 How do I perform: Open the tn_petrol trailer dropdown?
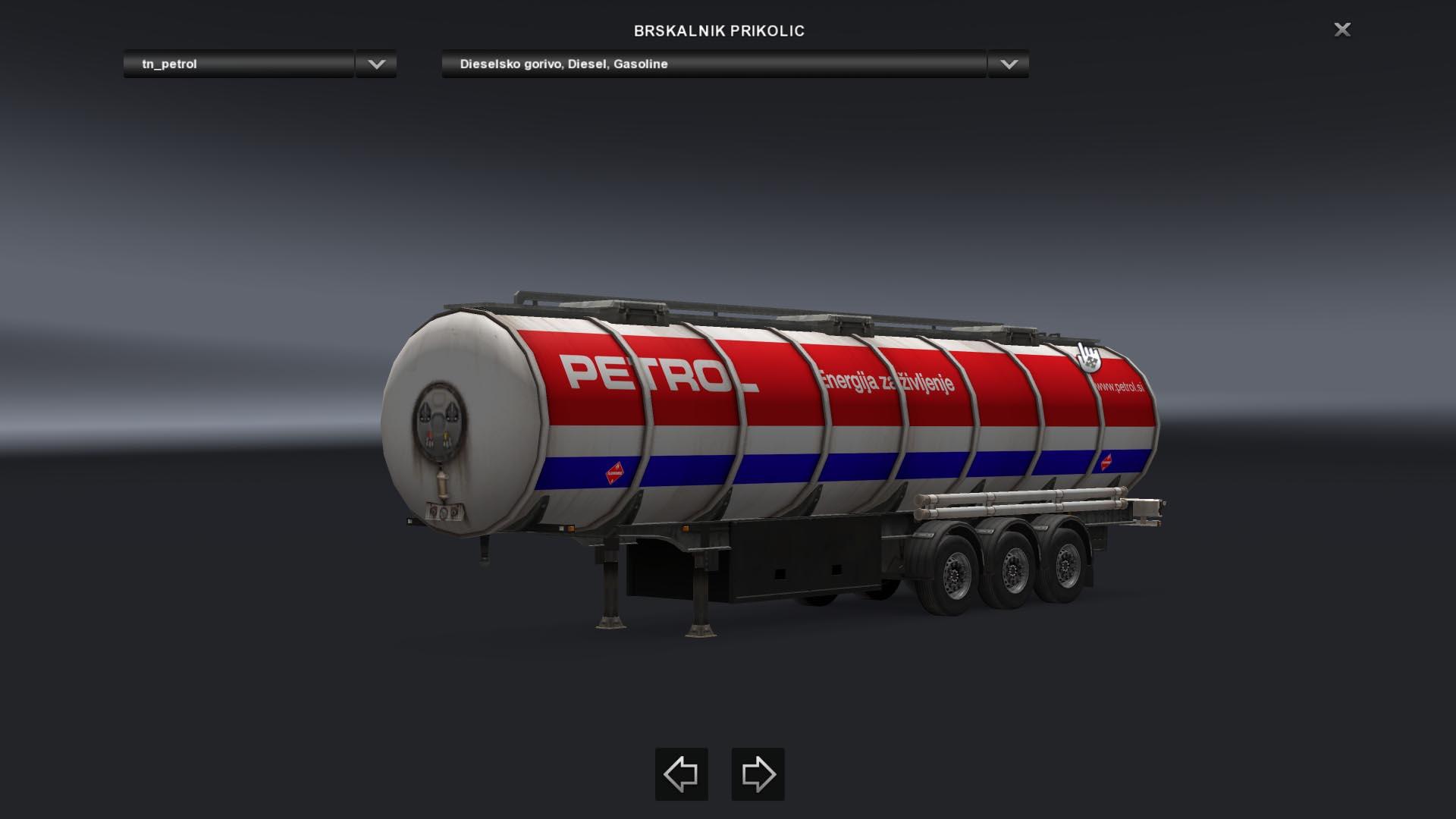click(376, 64)
